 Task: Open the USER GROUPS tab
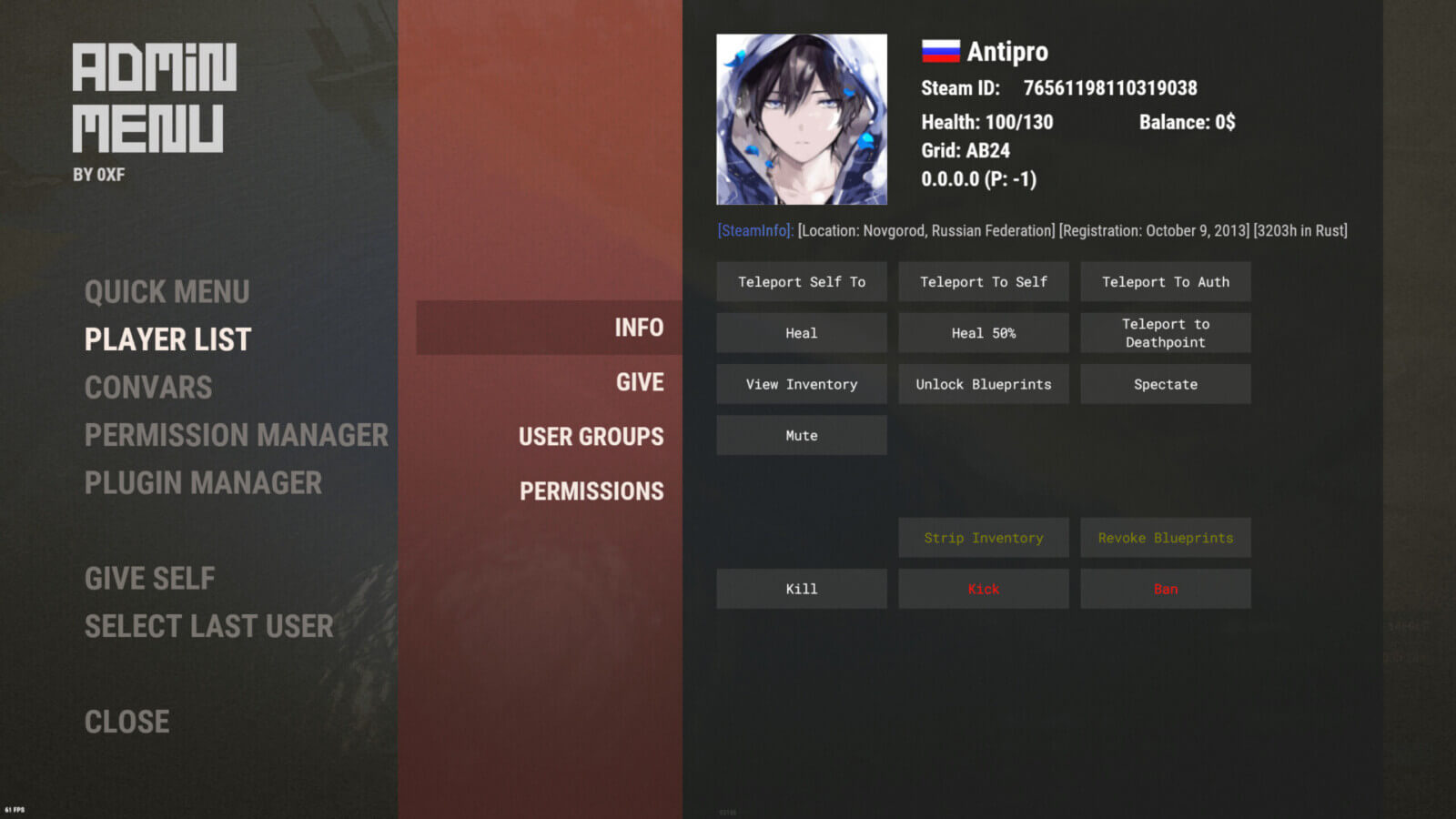[x=591, y=437]
